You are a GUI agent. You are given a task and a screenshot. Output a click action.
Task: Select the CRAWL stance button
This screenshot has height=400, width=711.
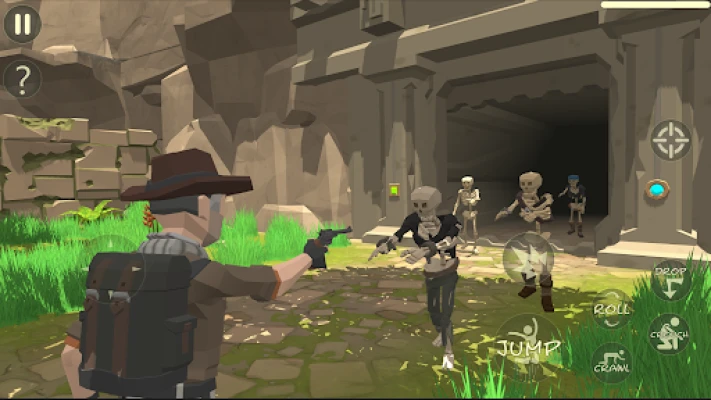[x=611, y=364]
